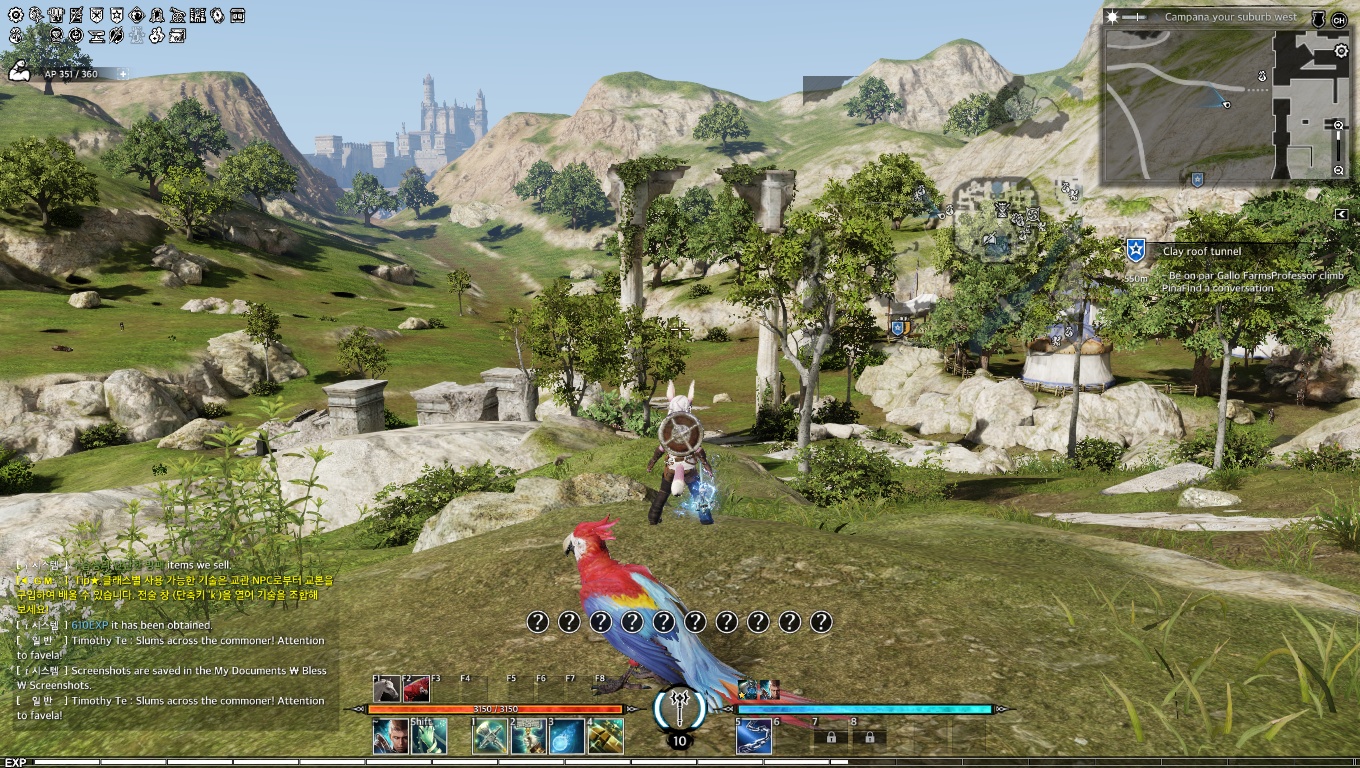Use the golden skill in slot 4
Screen dimensions: 1360x768
coord(605,737)
